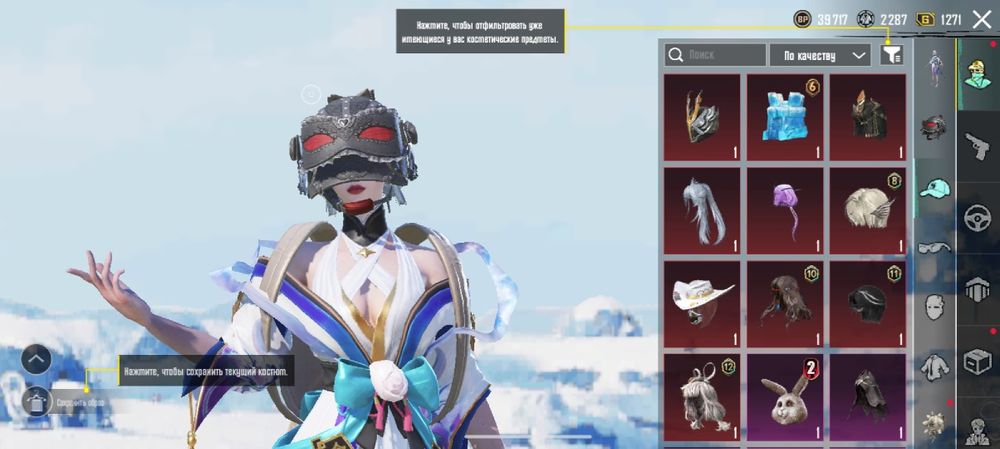Viewport: 1000px width, 449px height.
Task: Choose the plain black helmet item
Action: 868,304
